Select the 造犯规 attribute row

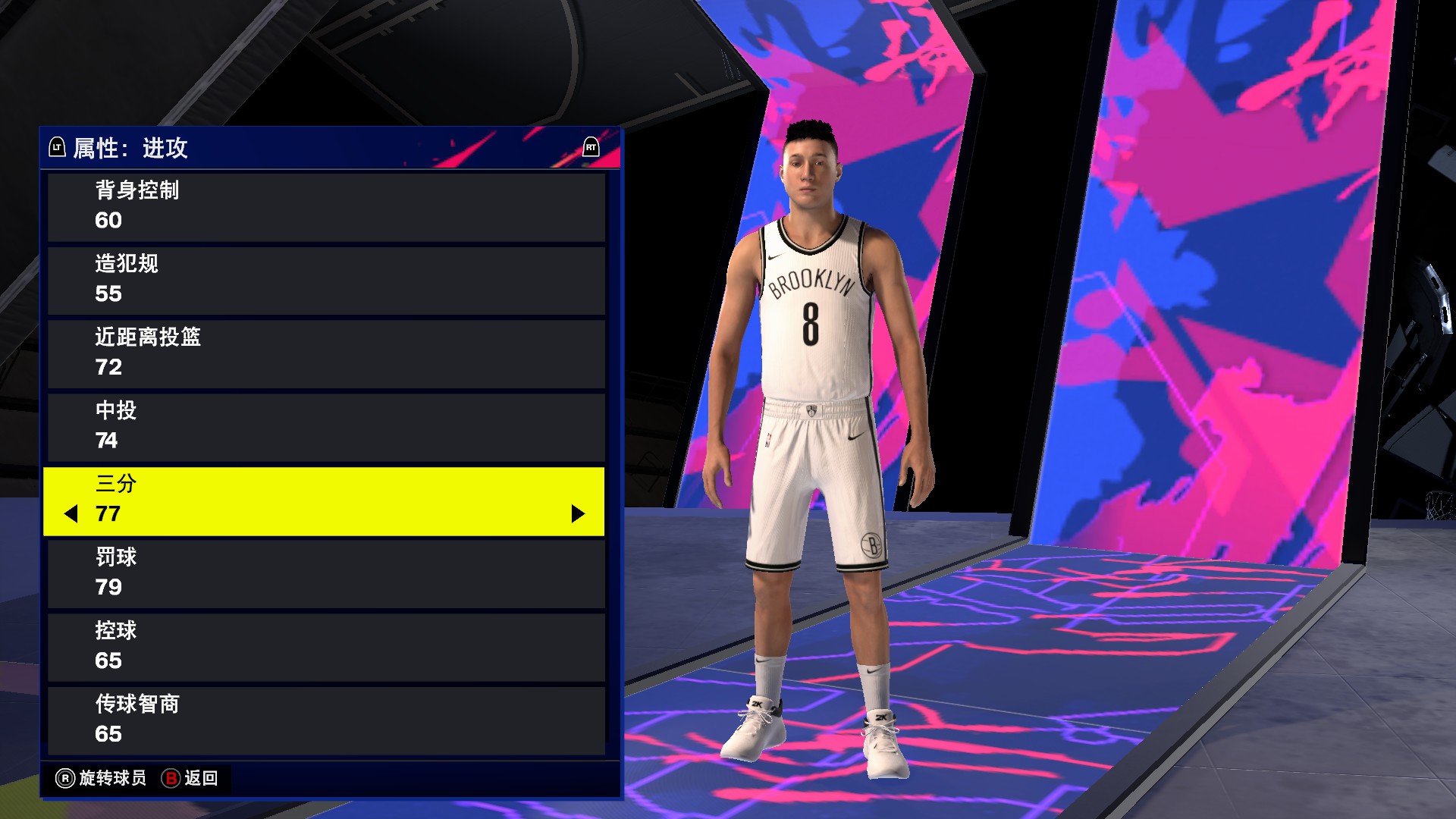(x=326, y=279)
